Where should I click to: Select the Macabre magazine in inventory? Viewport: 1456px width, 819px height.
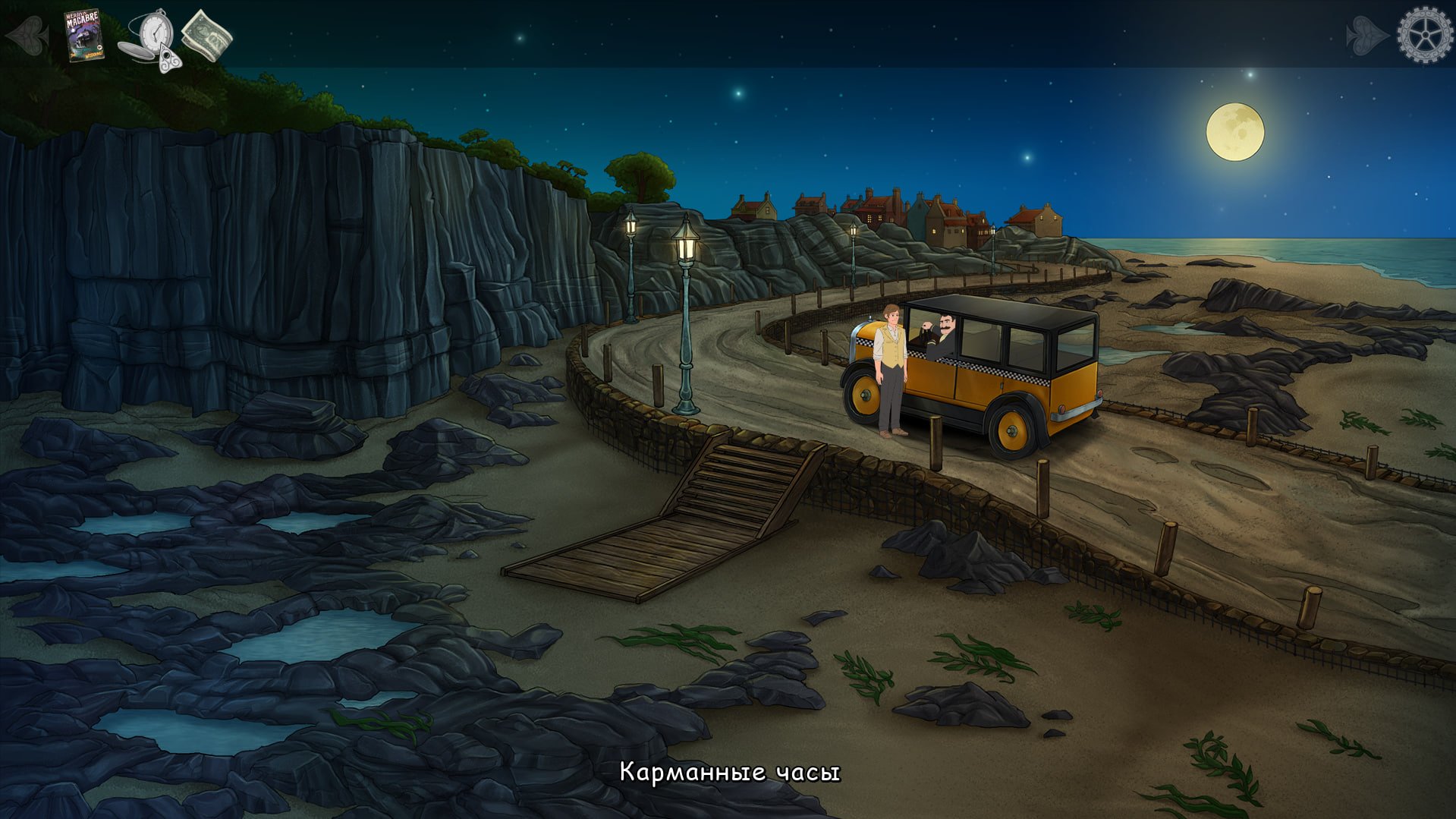[x=83, y=35]
